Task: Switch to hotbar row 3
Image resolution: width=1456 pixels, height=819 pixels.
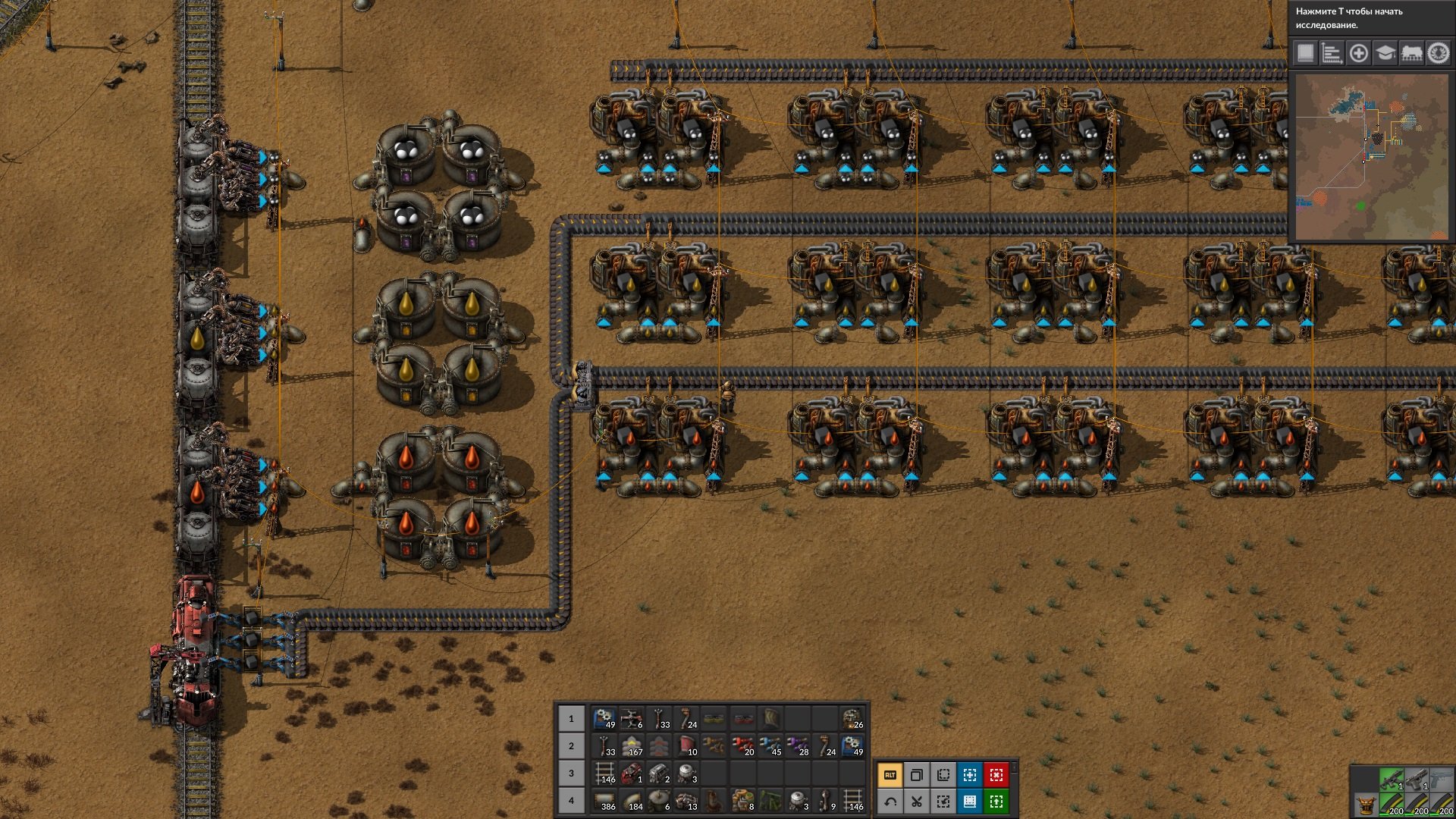Action: [571, 773]
